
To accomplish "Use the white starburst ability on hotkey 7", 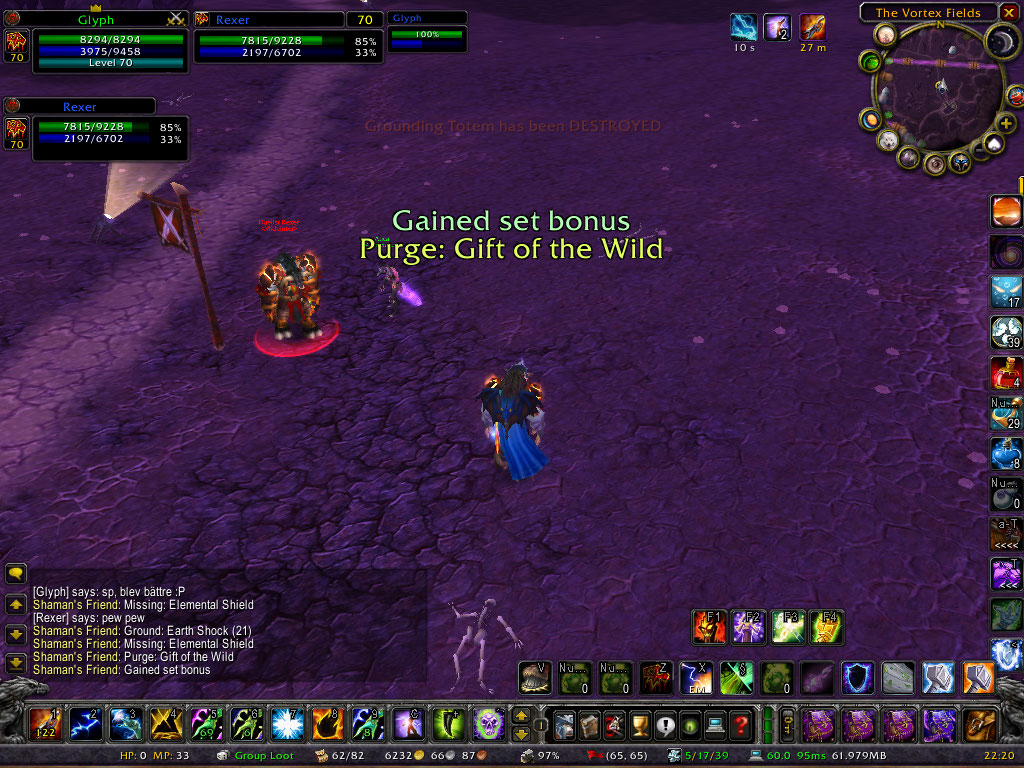I will pyautogui.click(x=286, y=722).
